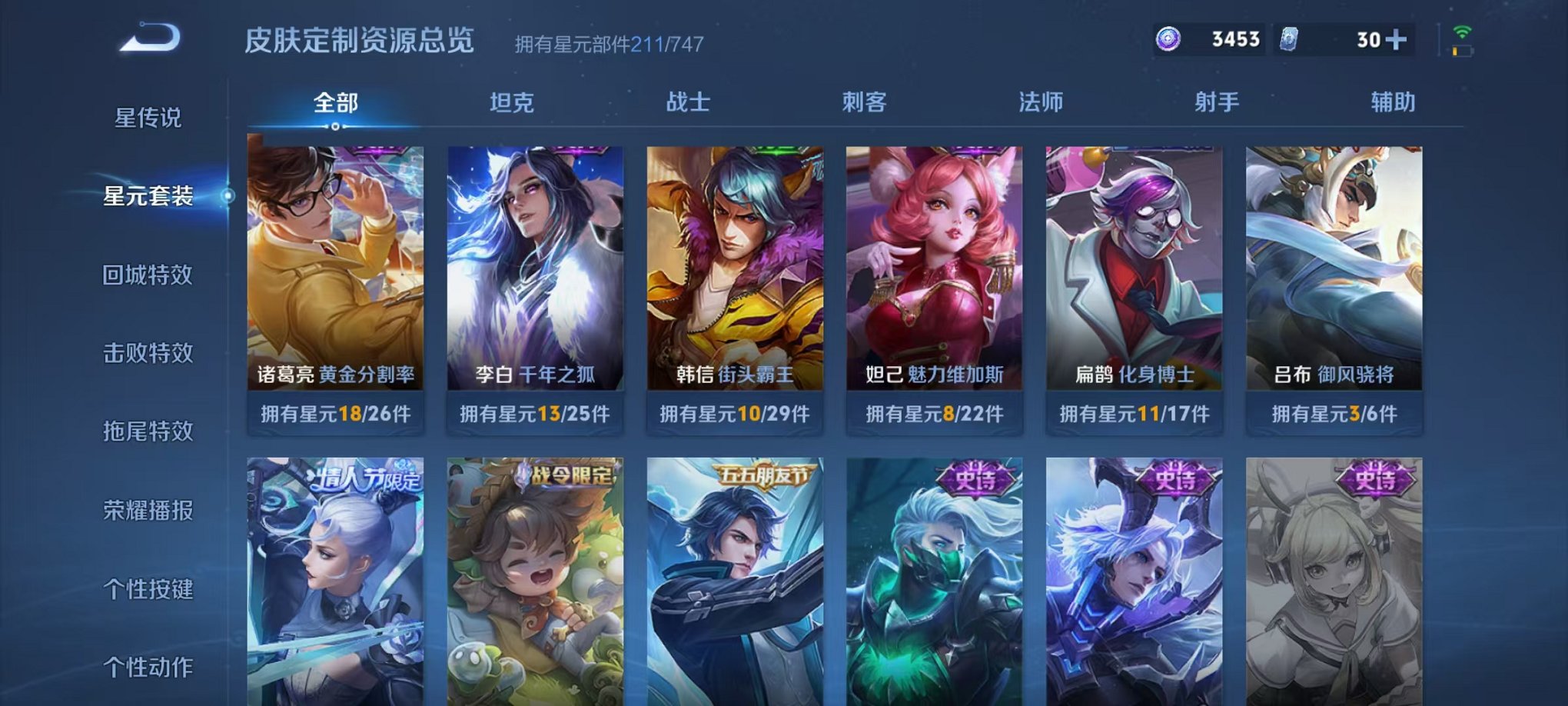Click the back arrow to return
Screen dimensions: 1568x706
(x=150, y=35)
